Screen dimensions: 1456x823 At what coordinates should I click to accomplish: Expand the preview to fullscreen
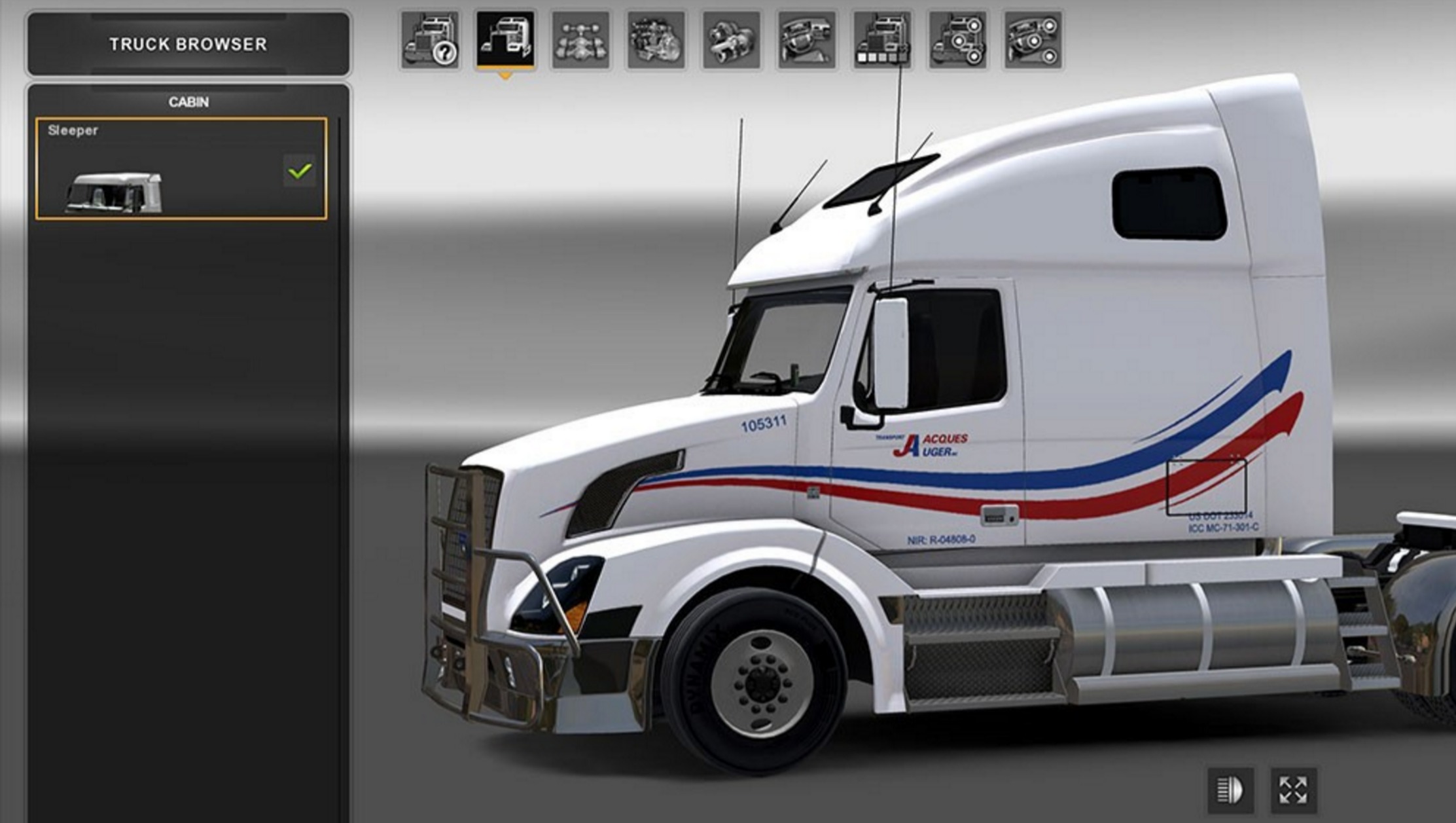[x=1293, y=790]
